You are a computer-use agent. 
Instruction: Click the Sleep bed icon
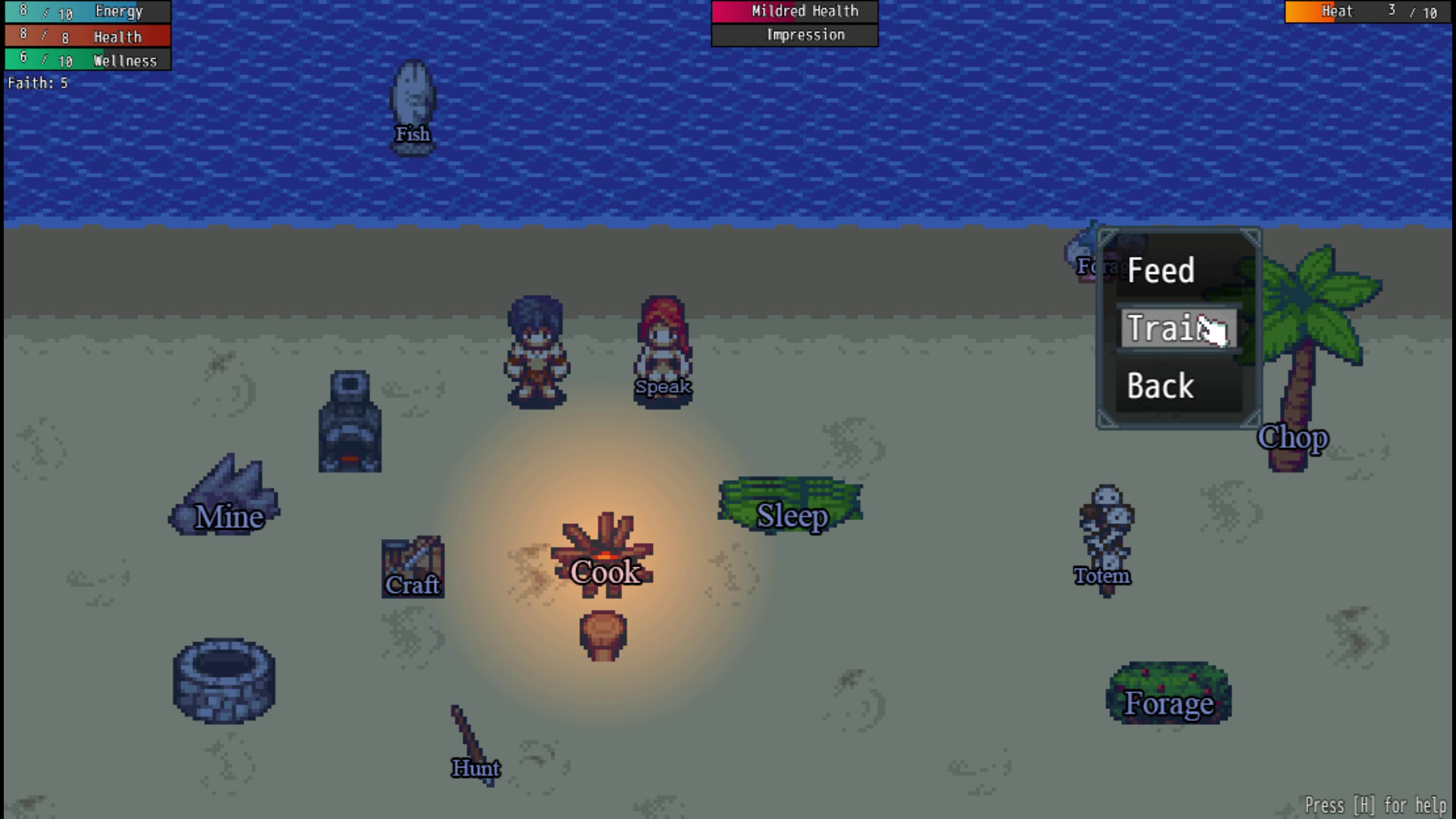(791, 500)
